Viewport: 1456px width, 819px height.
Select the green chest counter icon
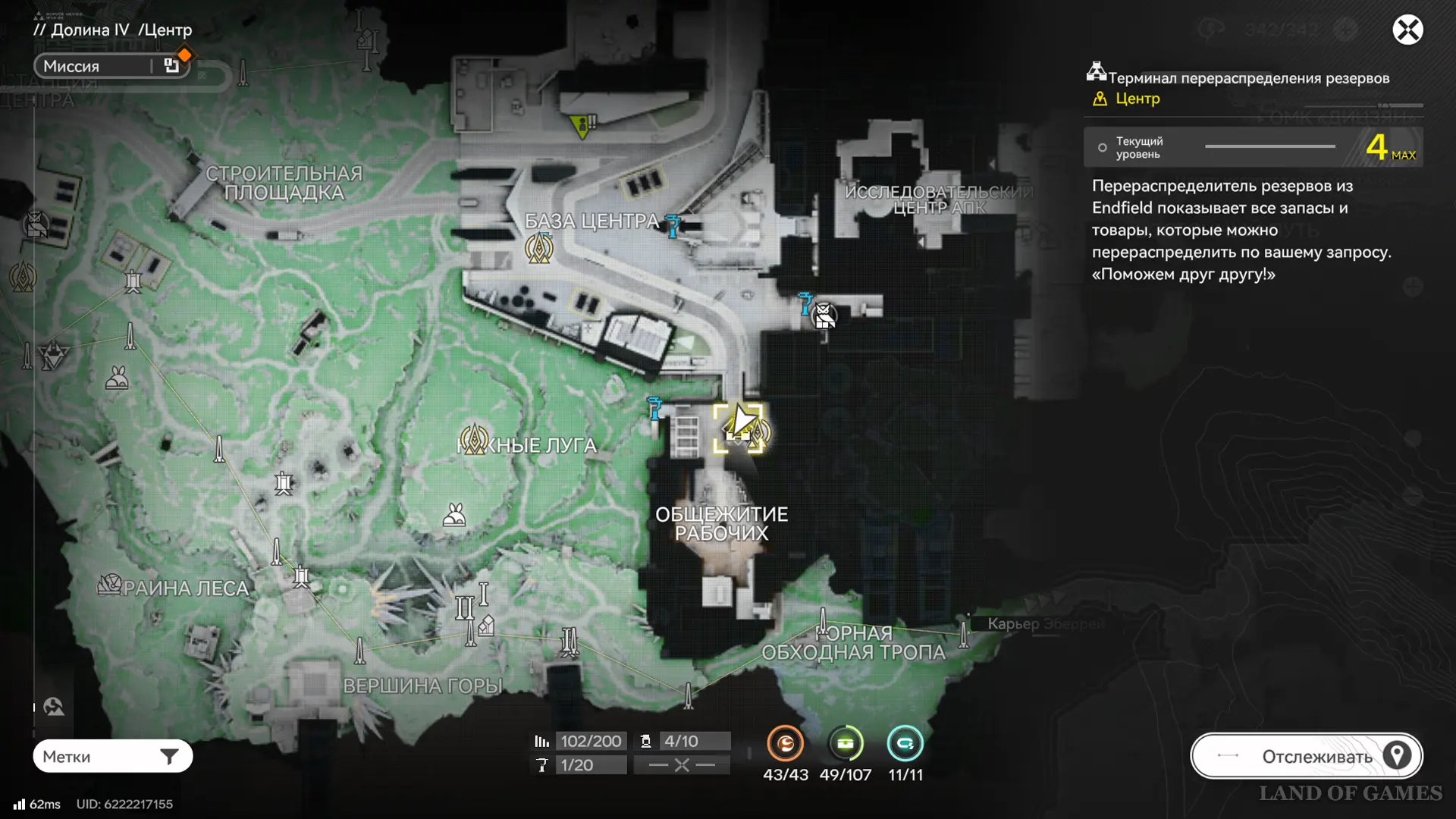(x=845, y=744)
